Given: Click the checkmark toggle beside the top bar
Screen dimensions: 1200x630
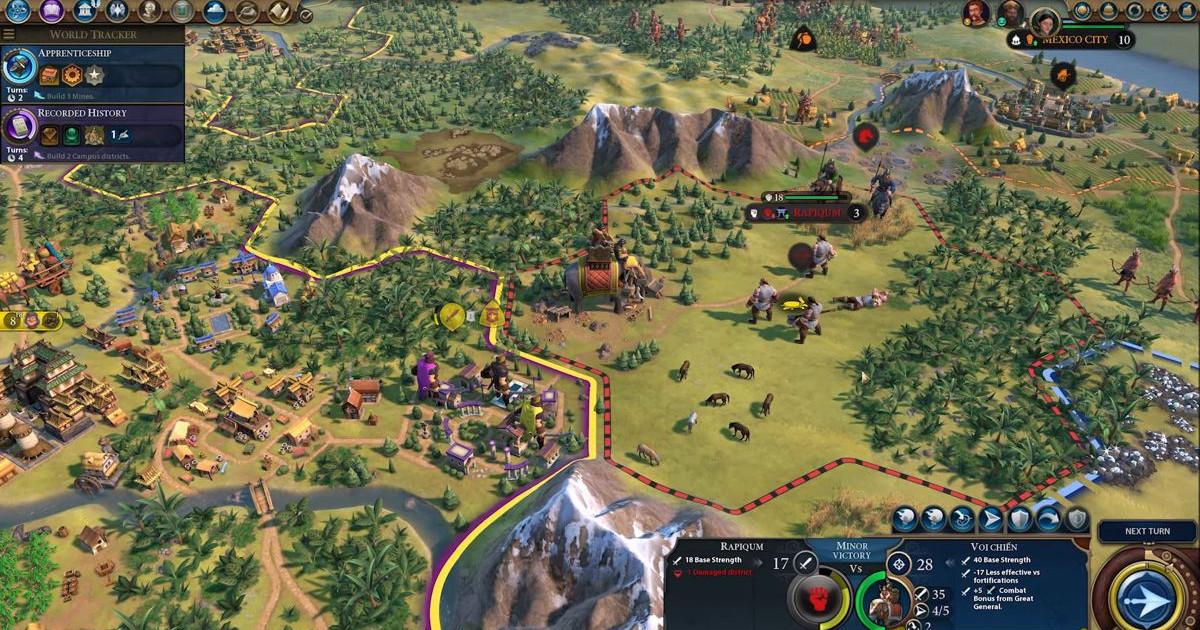Looking at the screenshot, I should [306, 15].
